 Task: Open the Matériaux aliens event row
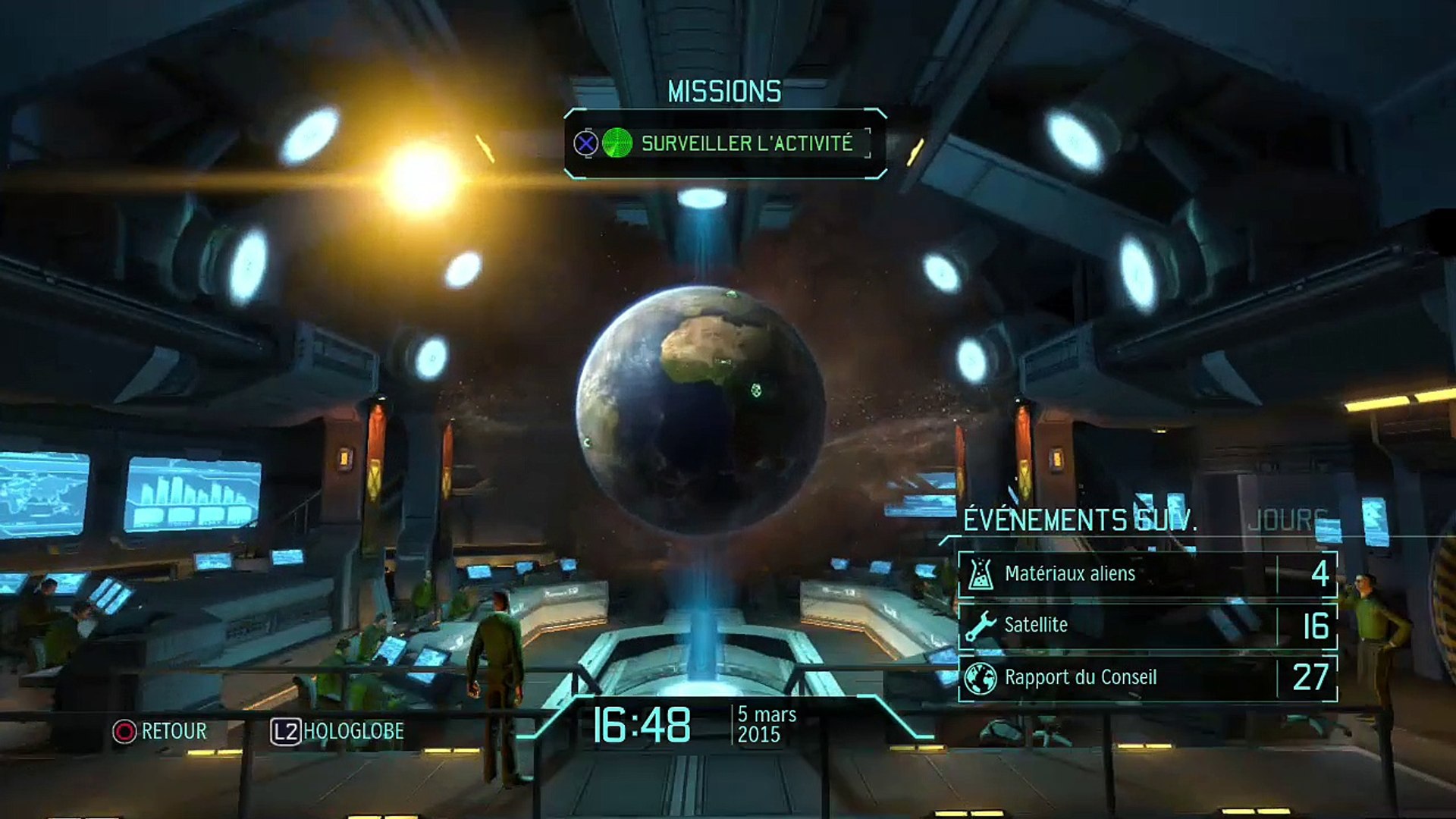1147,574
